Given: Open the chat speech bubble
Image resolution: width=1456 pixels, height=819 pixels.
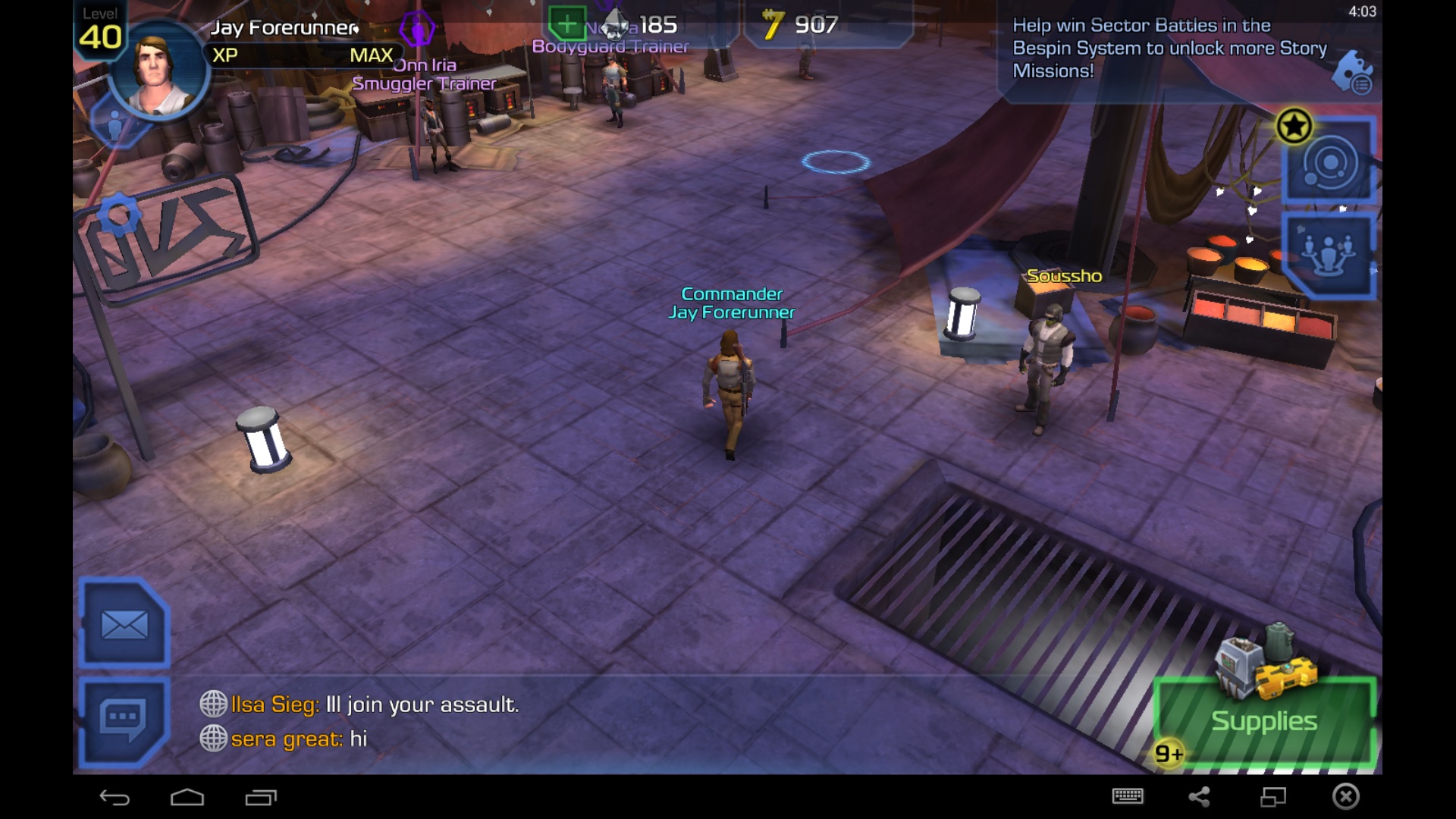Looking at the screenshot, I should click(123, 720).
